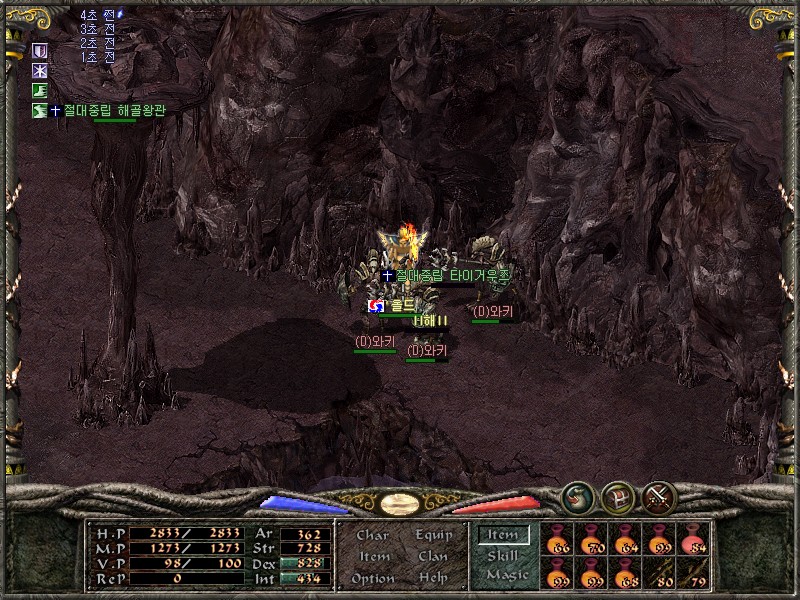800x600 pixels.
Task: Use the potion stack showing 70
Action: coord(591,540)
